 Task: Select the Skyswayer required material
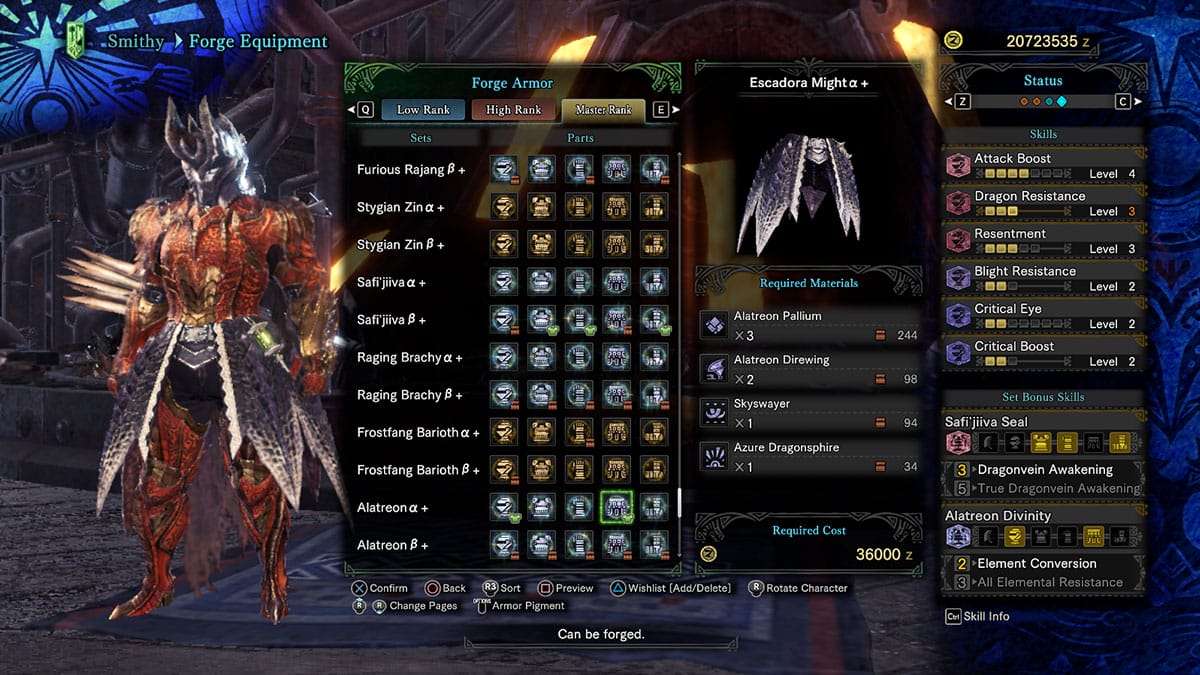[x=808, y=413]
